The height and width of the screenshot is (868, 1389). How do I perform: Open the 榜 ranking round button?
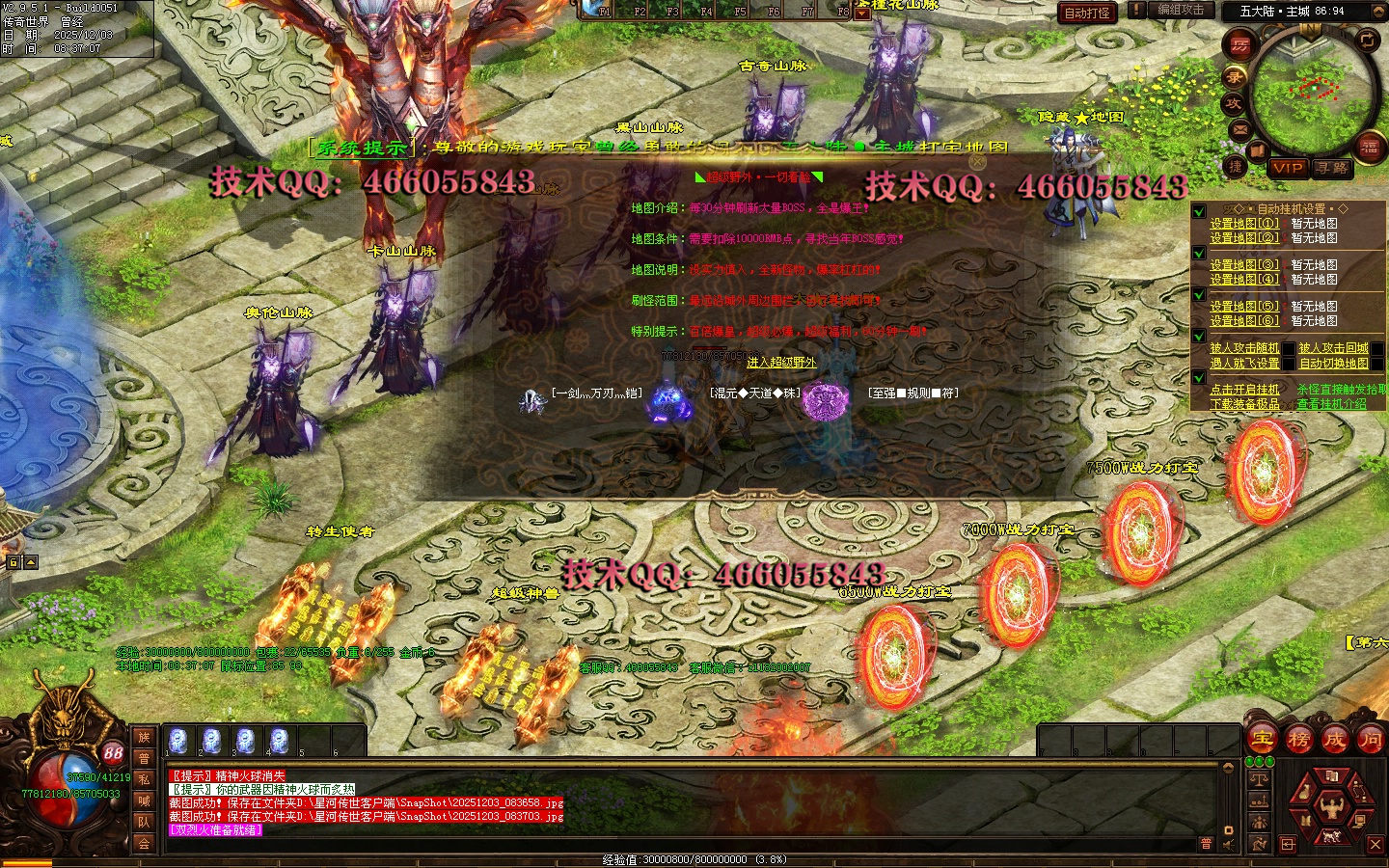click(1298, 740)
